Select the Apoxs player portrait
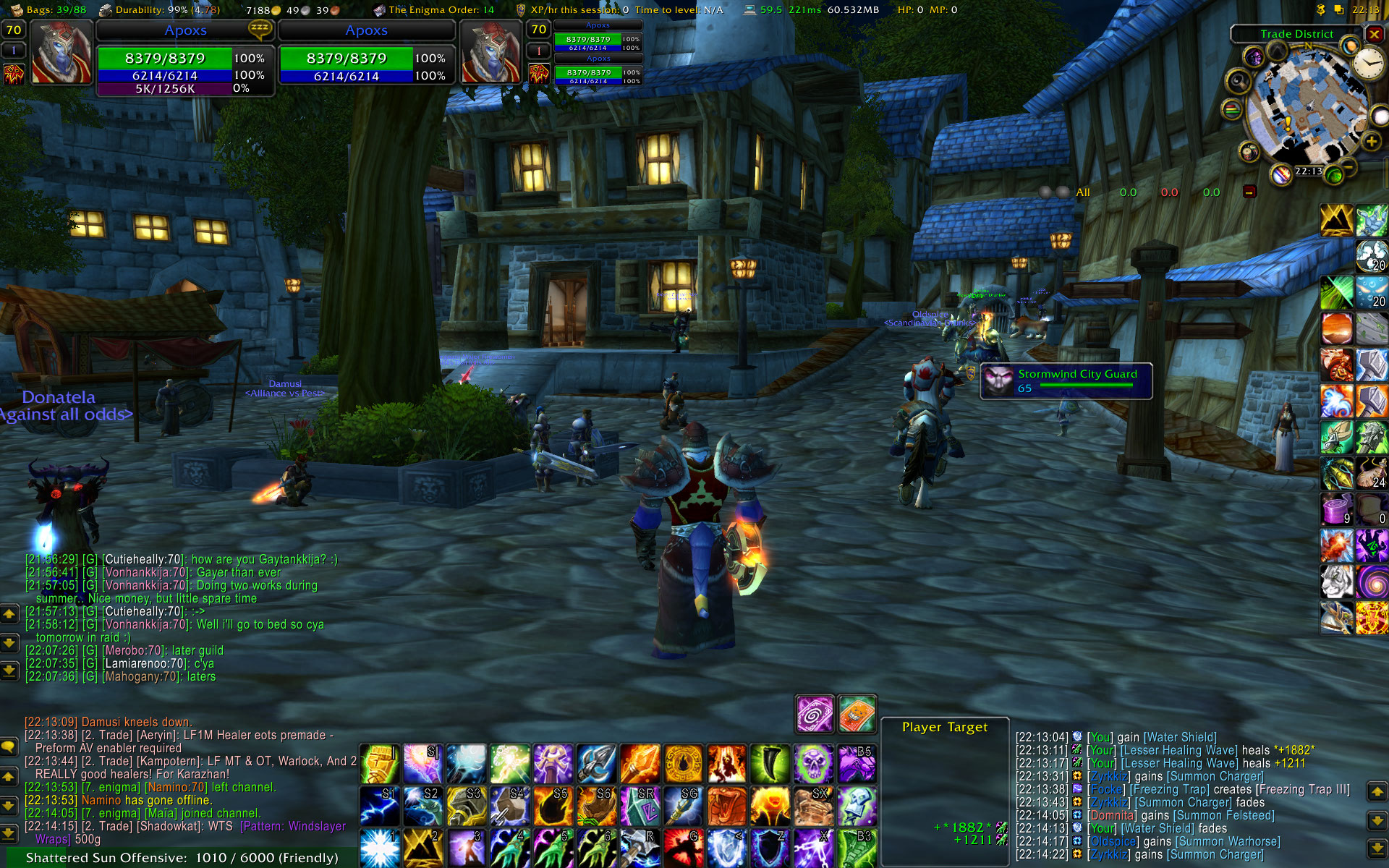The image size is (1389, 868). click(61, 53)
